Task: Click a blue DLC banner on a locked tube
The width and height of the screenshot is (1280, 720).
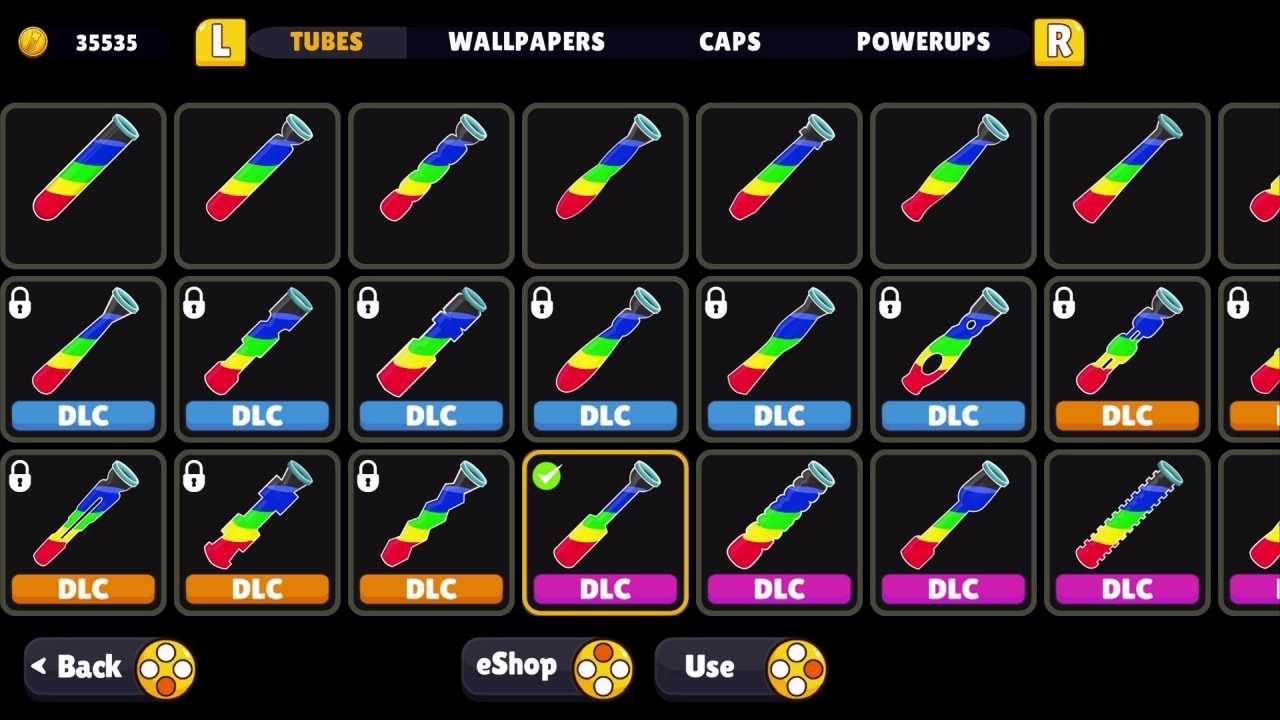Action: [83, 415]
